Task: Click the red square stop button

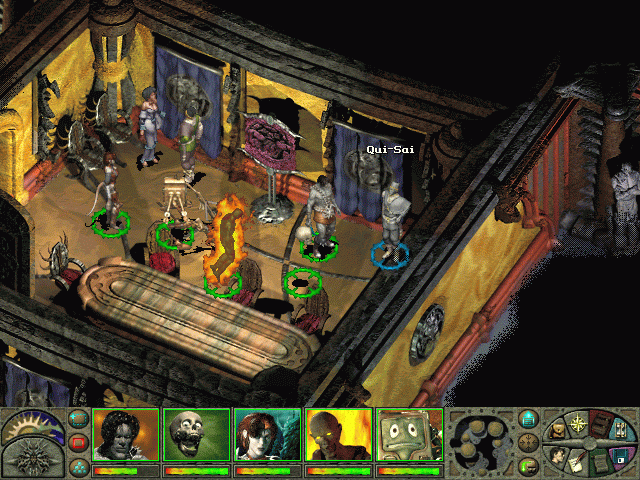Action: (78, 442)
